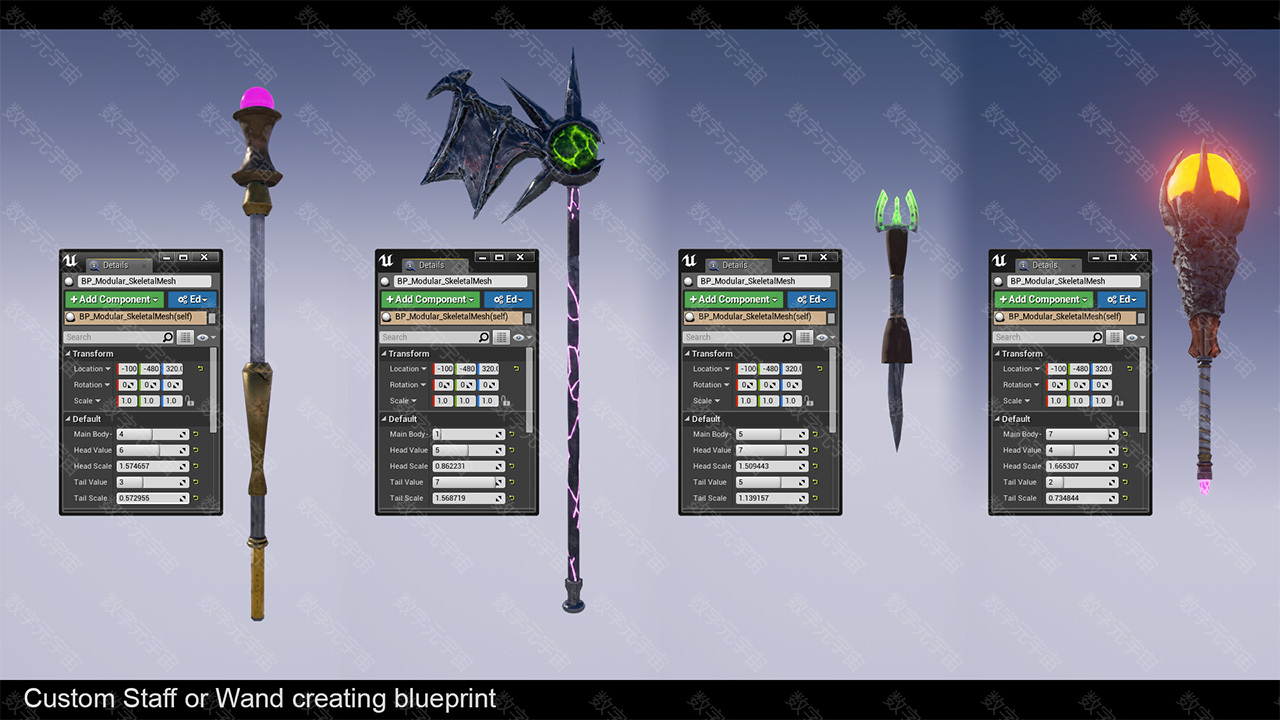Screen dimensions: 1280x720
Task: Open Add Component in the panel with Head Scale 1.665307
Action: point(1044,299)
